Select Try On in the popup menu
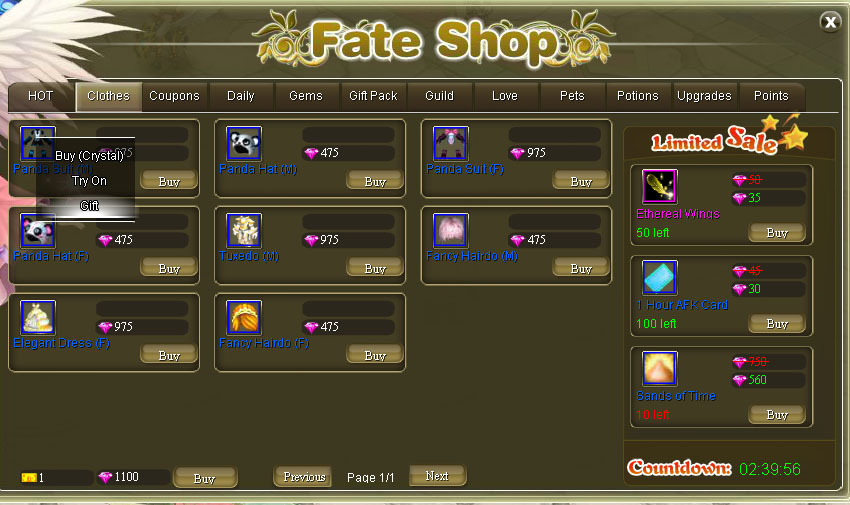The image size is (850, 505). click(x=89, y=181)
